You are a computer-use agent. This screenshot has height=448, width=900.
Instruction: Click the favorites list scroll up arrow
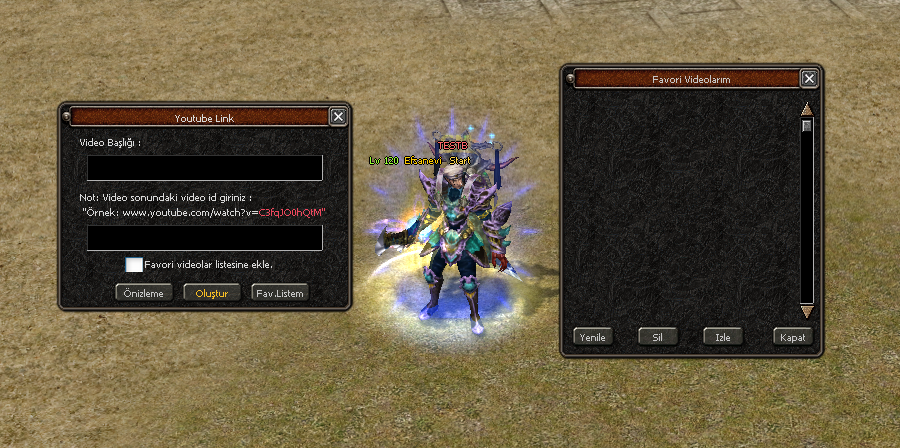(x=807, y=108)
